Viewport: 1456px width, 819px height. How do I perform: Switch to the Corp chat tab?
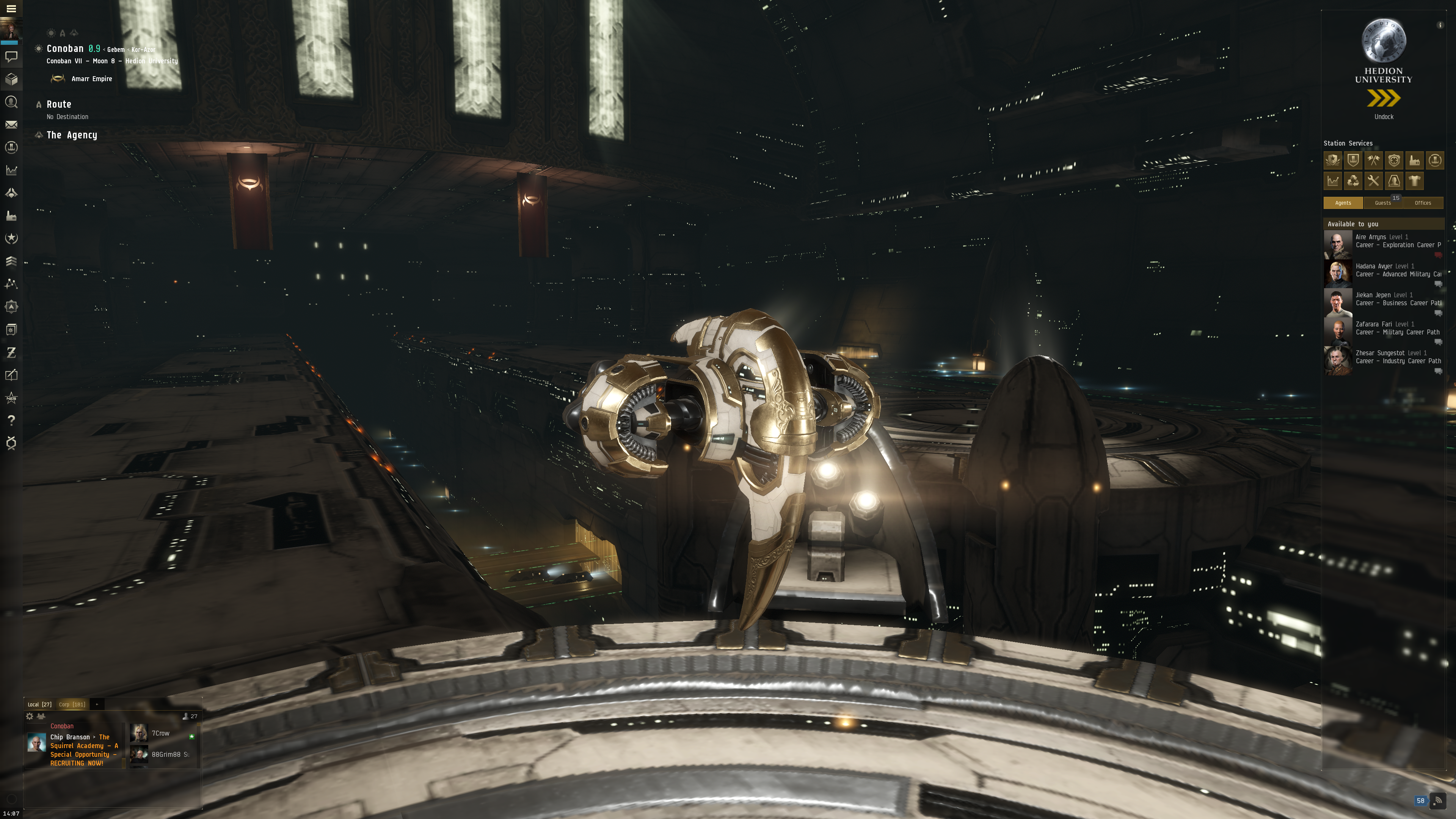(72, 704)
